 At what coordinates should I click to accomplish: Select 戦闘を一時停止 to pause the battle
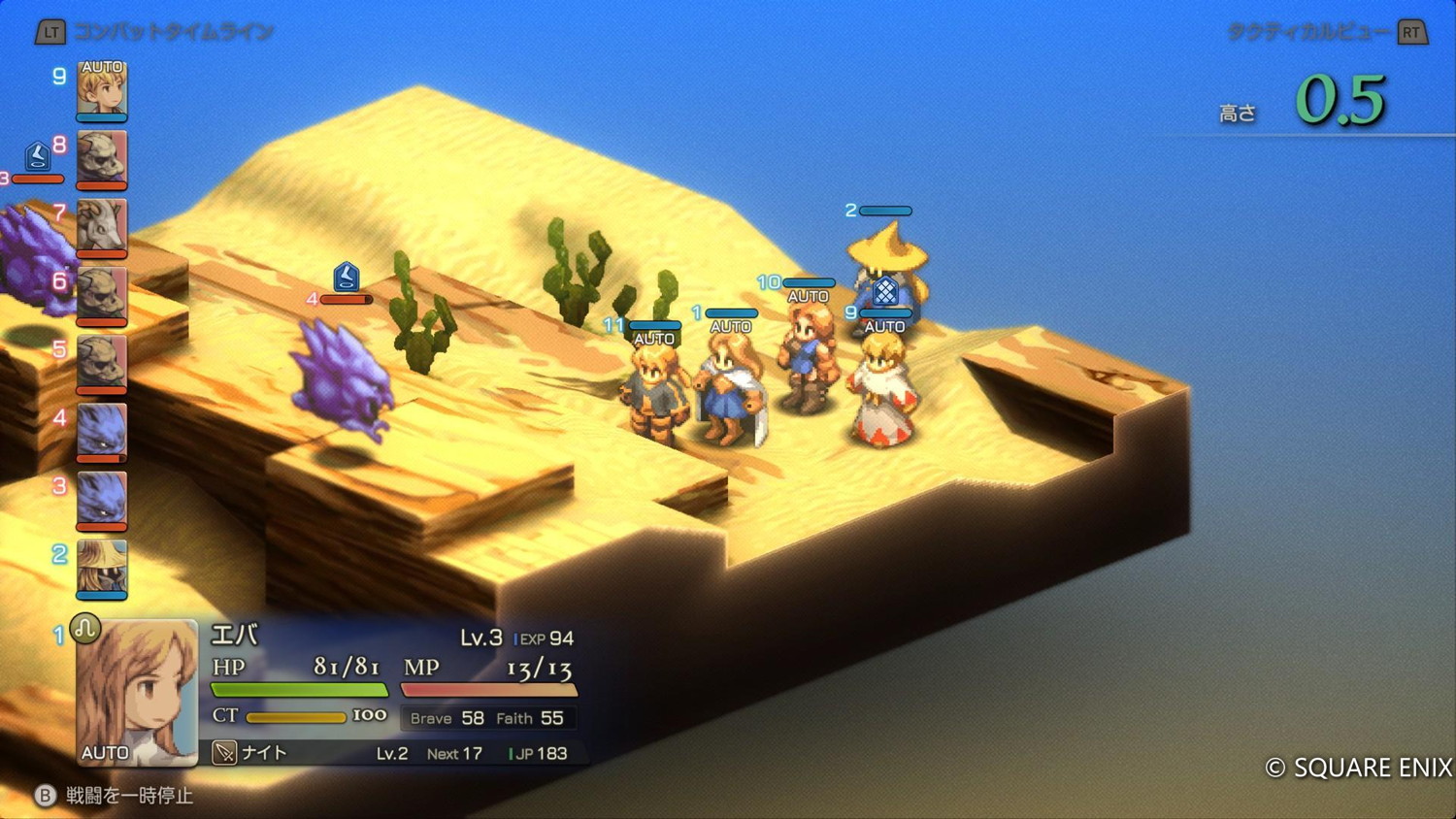click(129, 796)
